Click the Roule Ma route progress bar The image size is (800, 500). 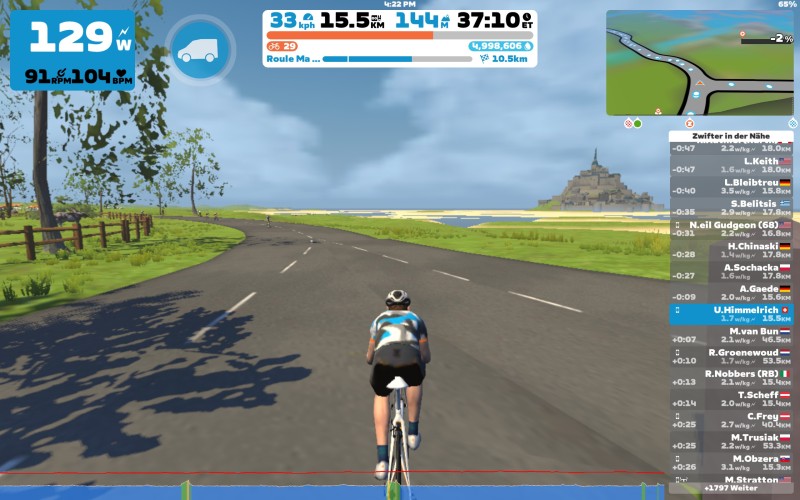click(397, 59)
